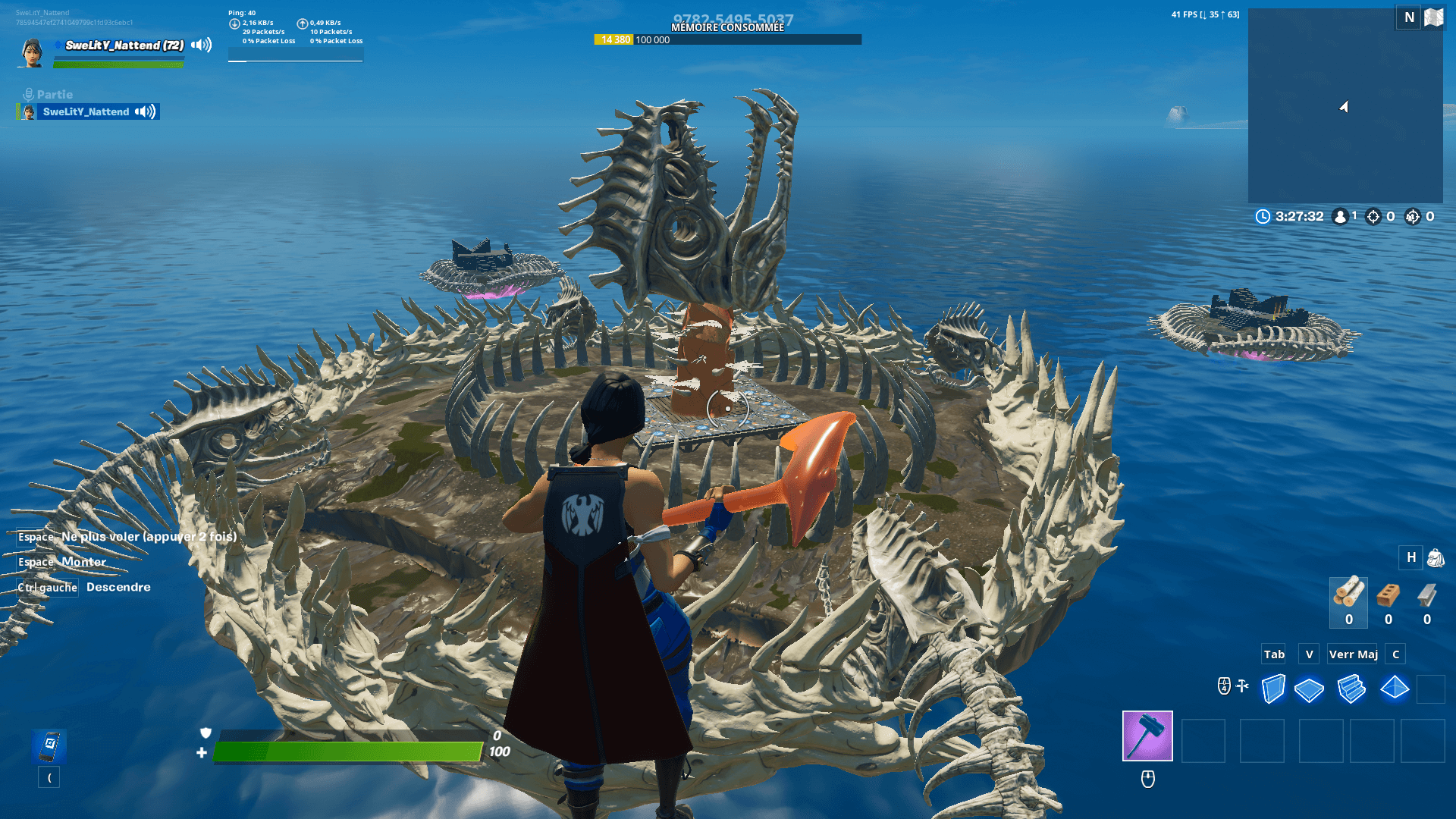
Task: Click the Ctrl gauche Descendre prompt
Action: [x=83, y=587]
